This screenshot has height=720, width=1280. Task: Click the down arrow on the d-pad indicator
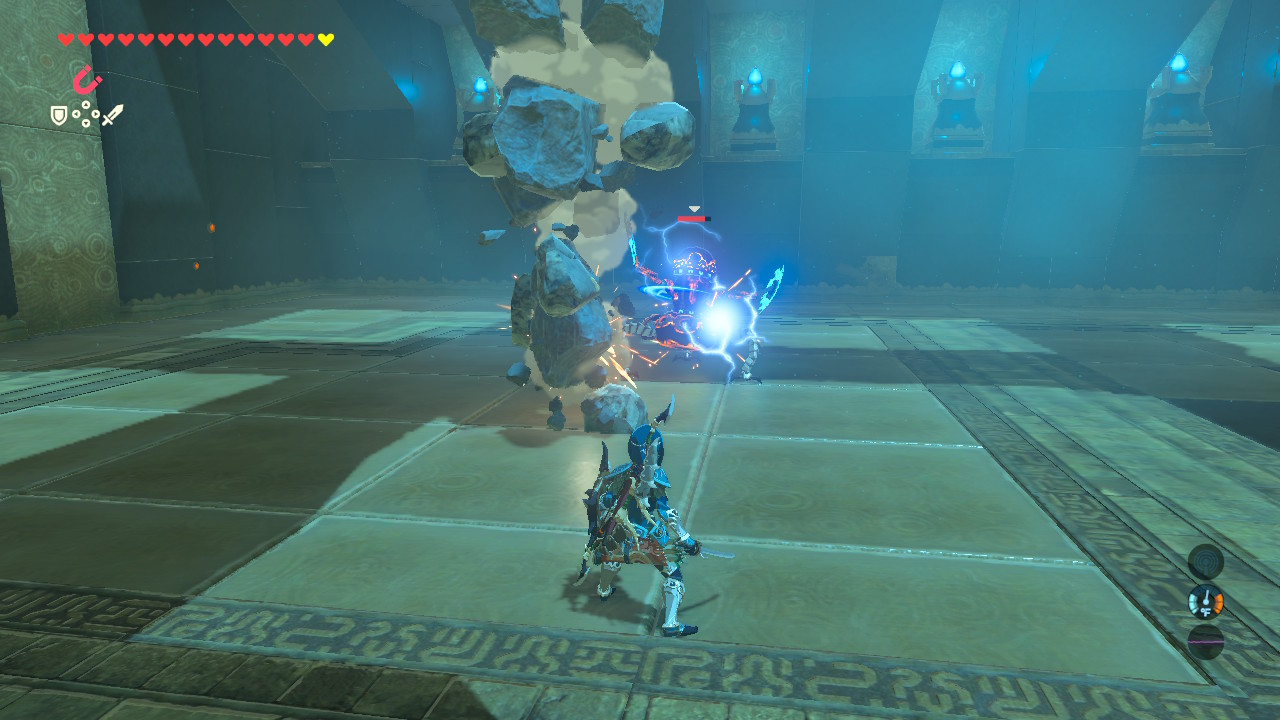pyautogui.click(x=86, y=122)
